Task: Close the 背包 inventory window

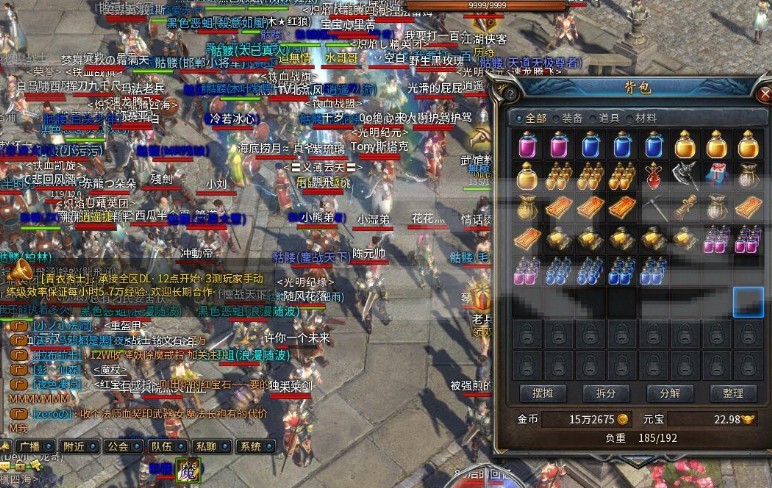Action: point(764,95)
